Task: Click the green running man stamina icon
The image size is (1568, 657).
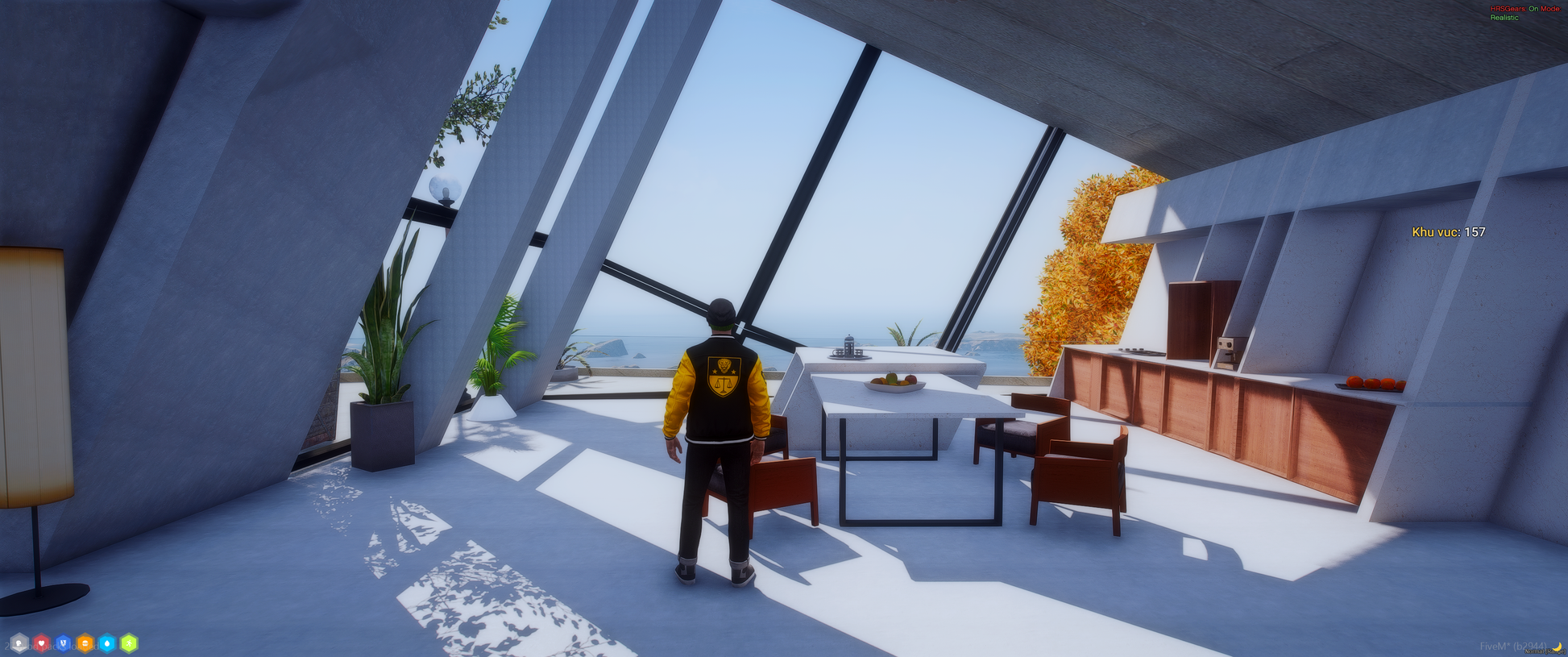Action: coord(129,643)
